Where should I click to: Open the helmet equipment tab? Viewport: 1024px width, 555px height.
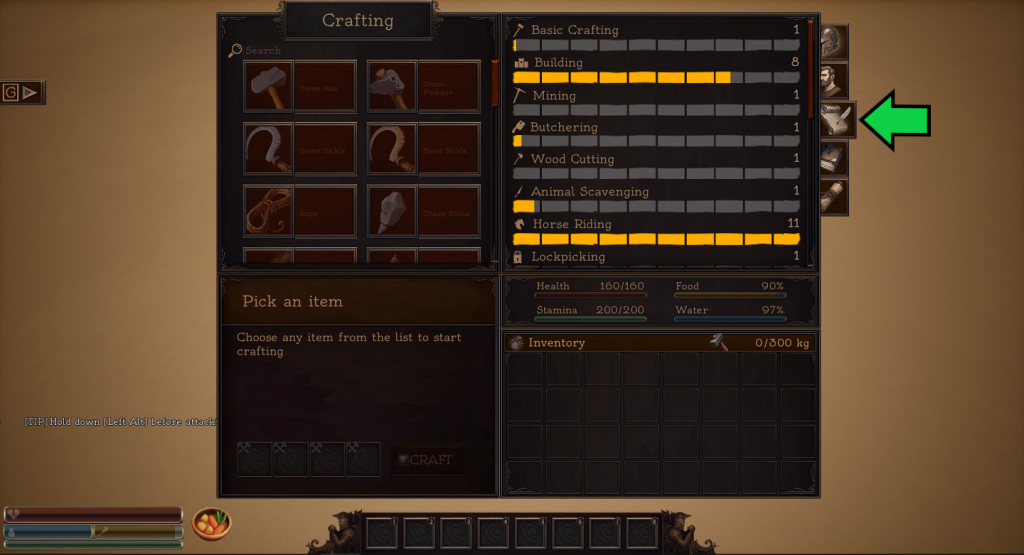point(832,43)
